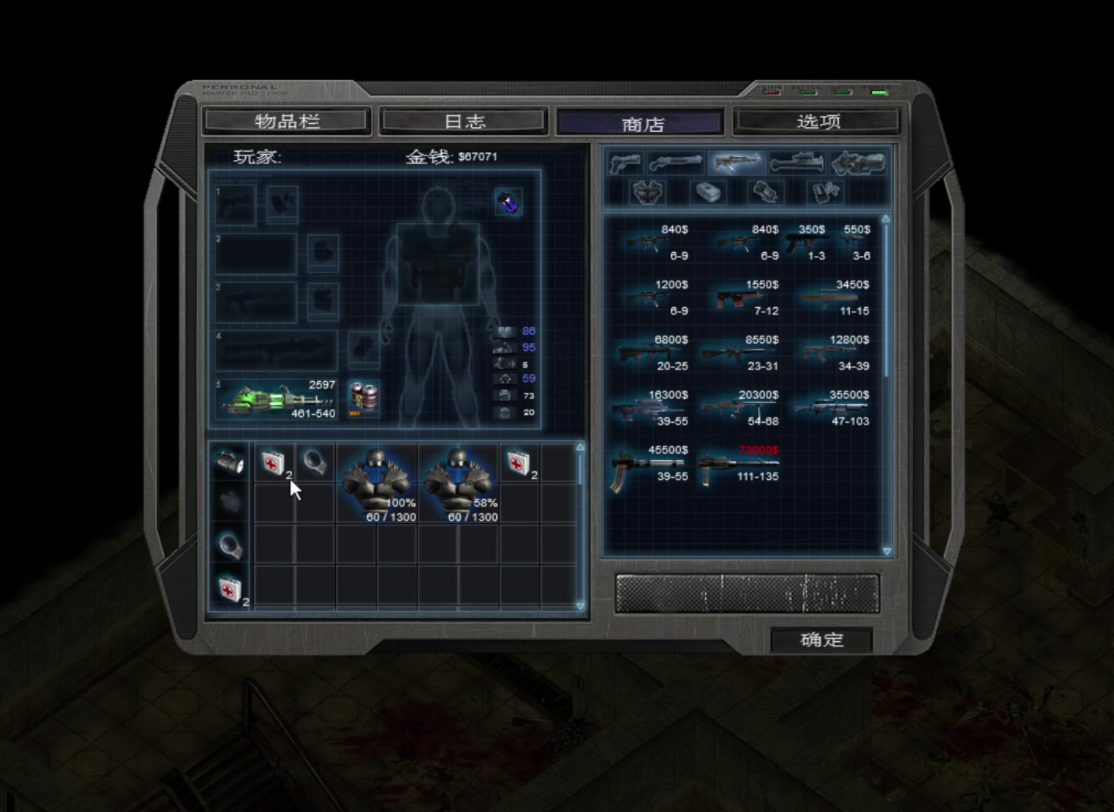Open the ammo box shop category

pyautogui.click(x=707, y=191)
